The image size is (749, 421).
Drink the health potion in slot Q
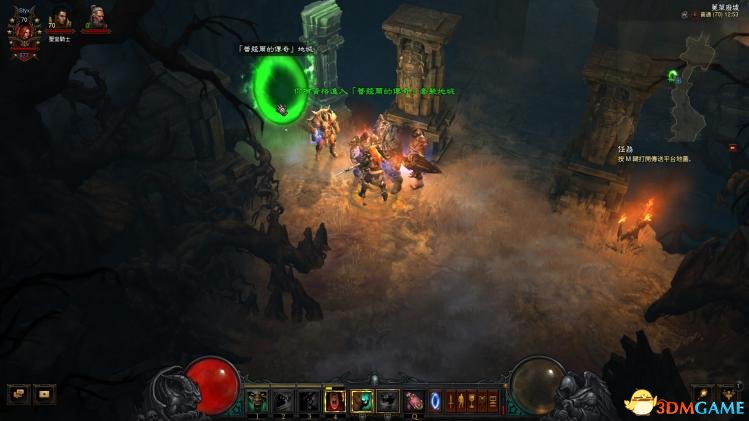413,401
